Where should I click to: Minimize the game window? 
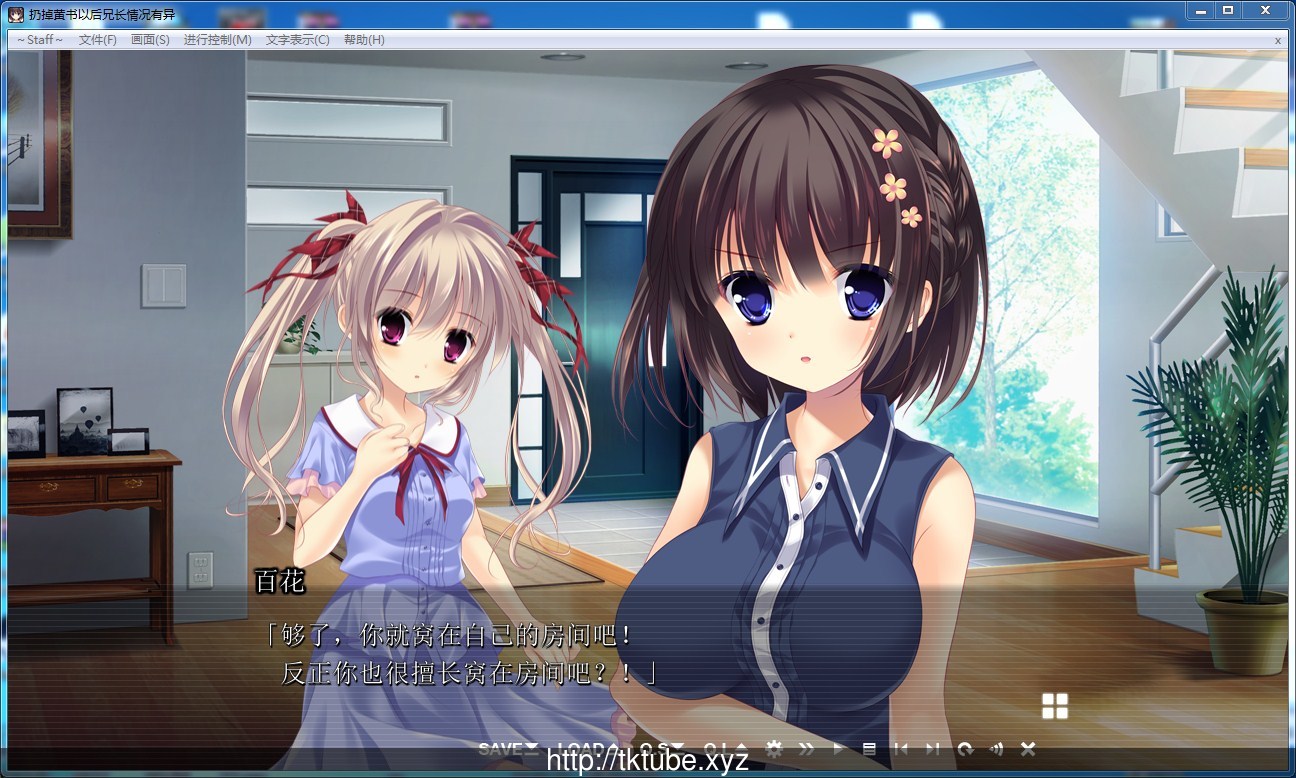(1200, 10)
